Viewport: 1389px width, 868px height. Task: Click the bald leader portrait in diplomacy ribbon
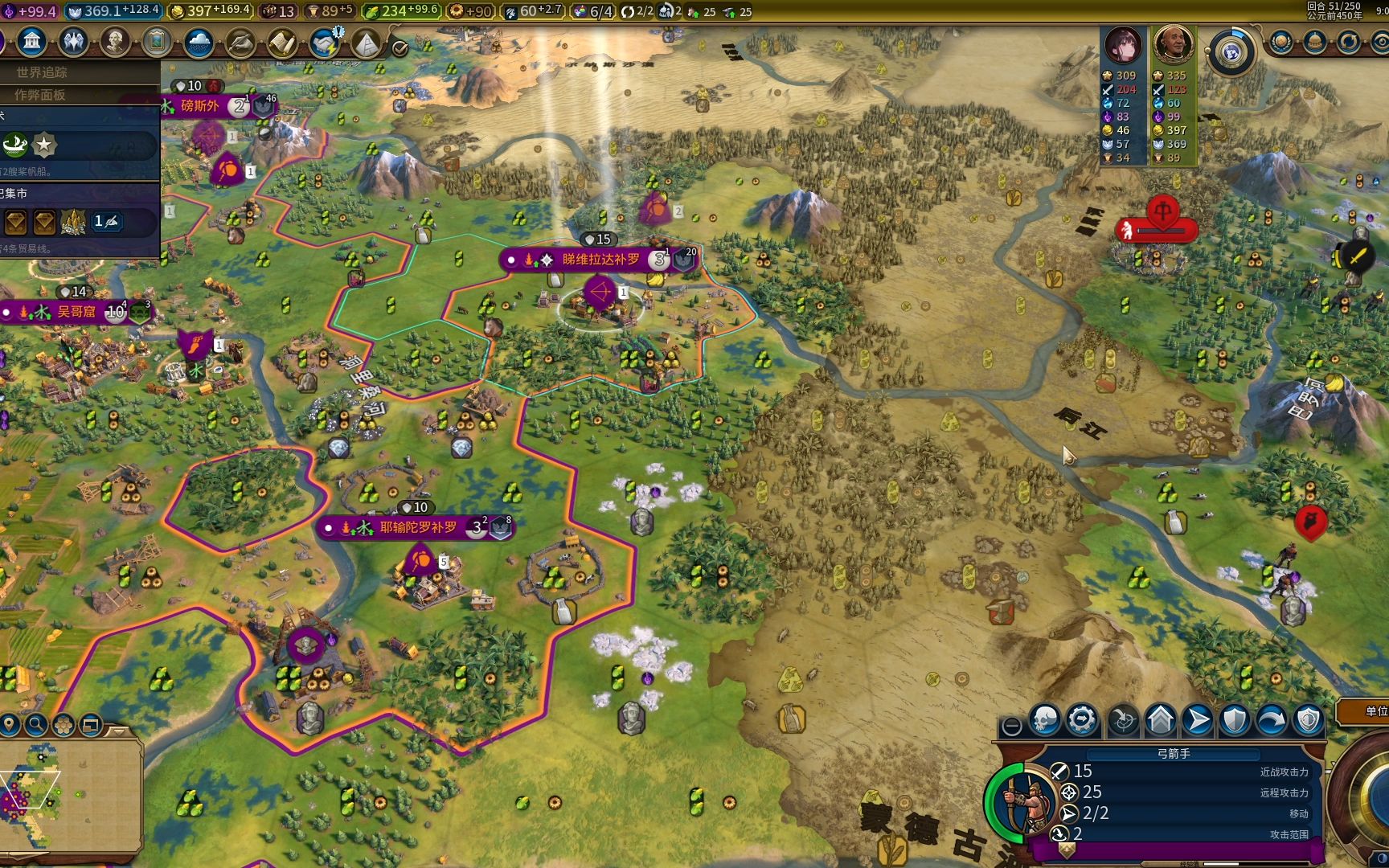coord(1173,45)
